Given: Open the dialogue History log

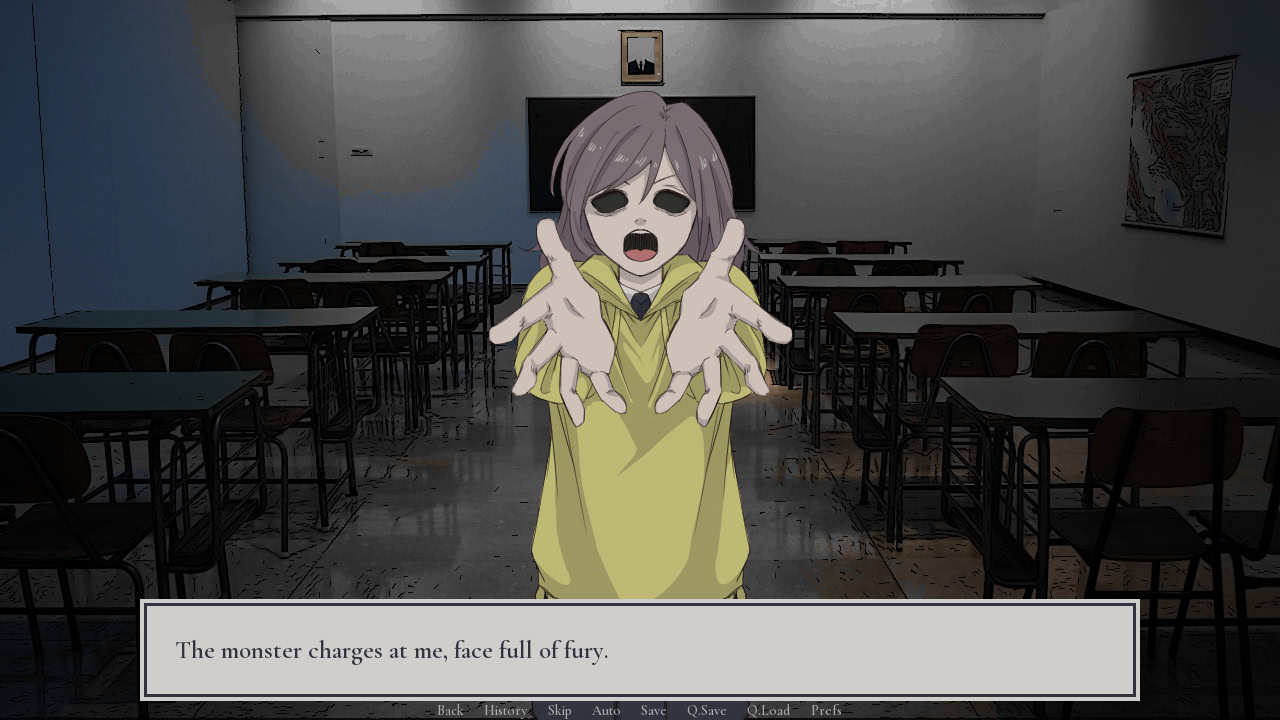Looking at the screenshot, I should (x=505, y=710).
